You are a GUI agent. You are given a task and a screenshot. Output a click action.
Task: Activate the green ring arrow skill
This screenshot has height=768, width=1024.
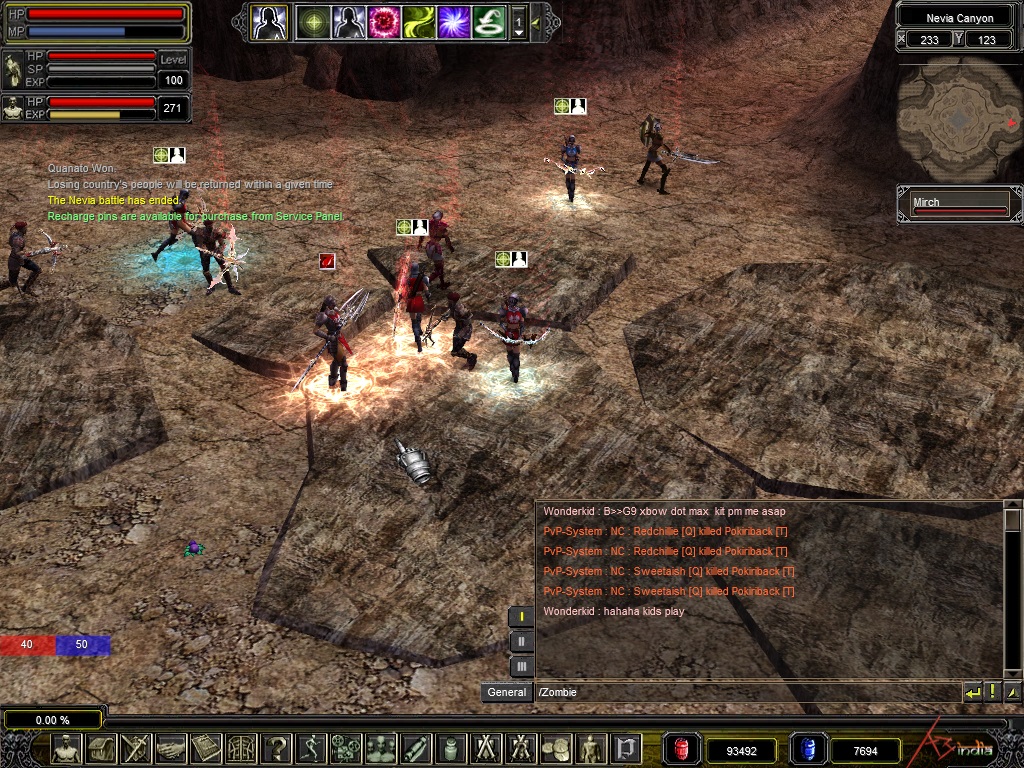pos(489,21)
